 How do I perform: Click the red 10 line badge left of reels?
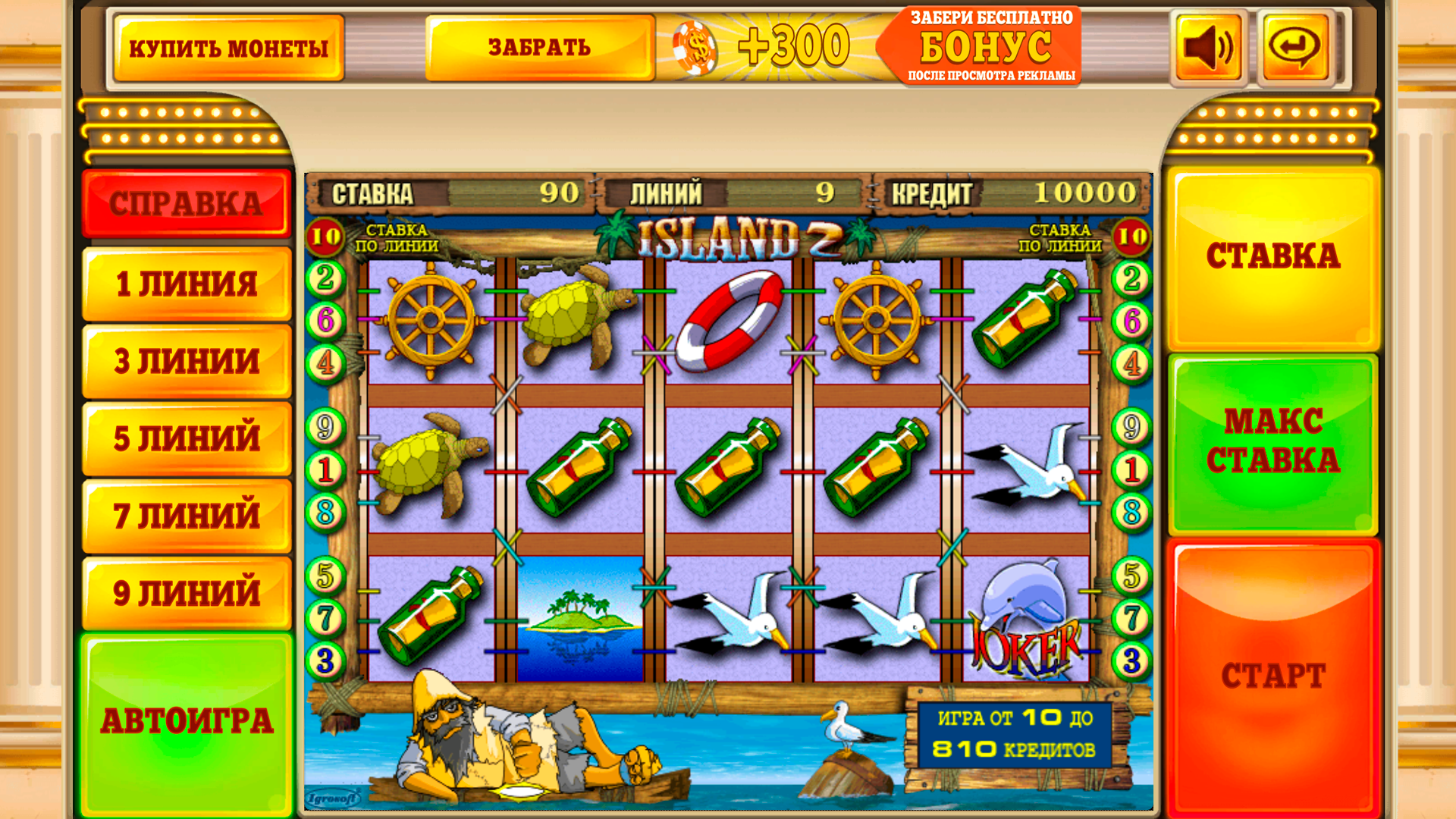[326, 235]
